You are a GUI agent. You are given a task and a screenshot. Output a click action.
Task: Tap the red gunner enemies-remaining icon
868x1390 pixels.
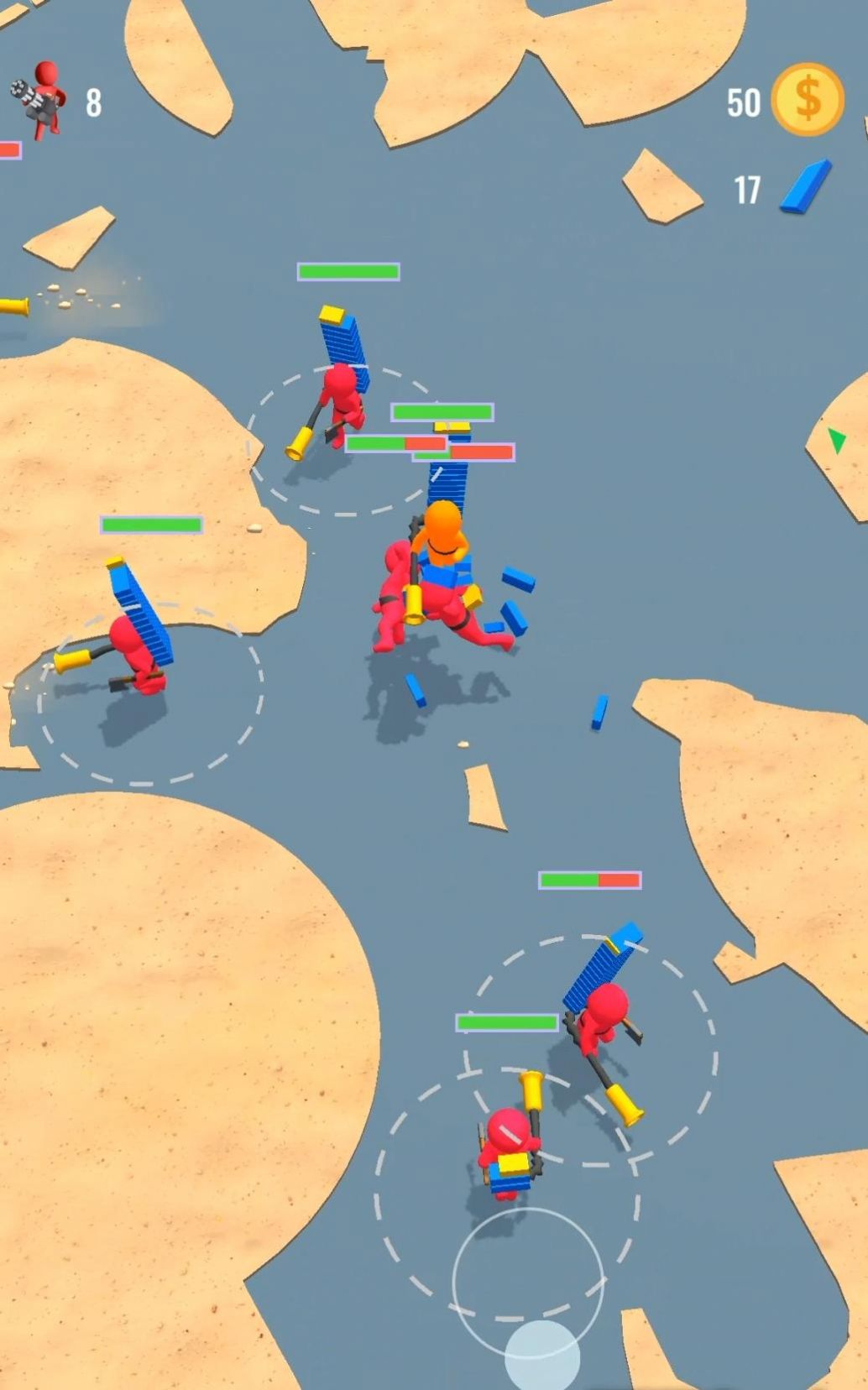(x=40, y=100)
